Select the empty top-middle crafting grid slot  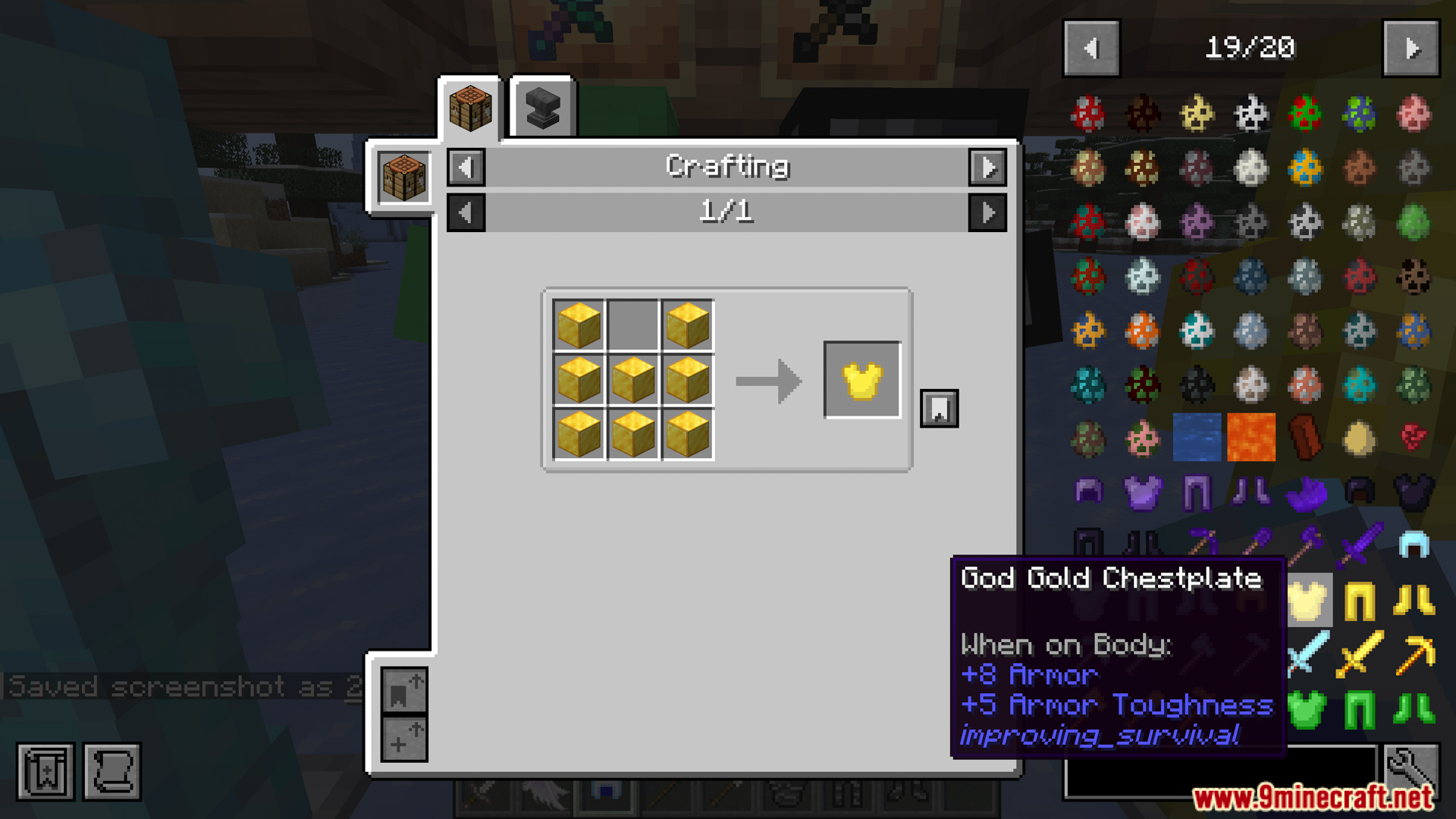coord(633,325)
